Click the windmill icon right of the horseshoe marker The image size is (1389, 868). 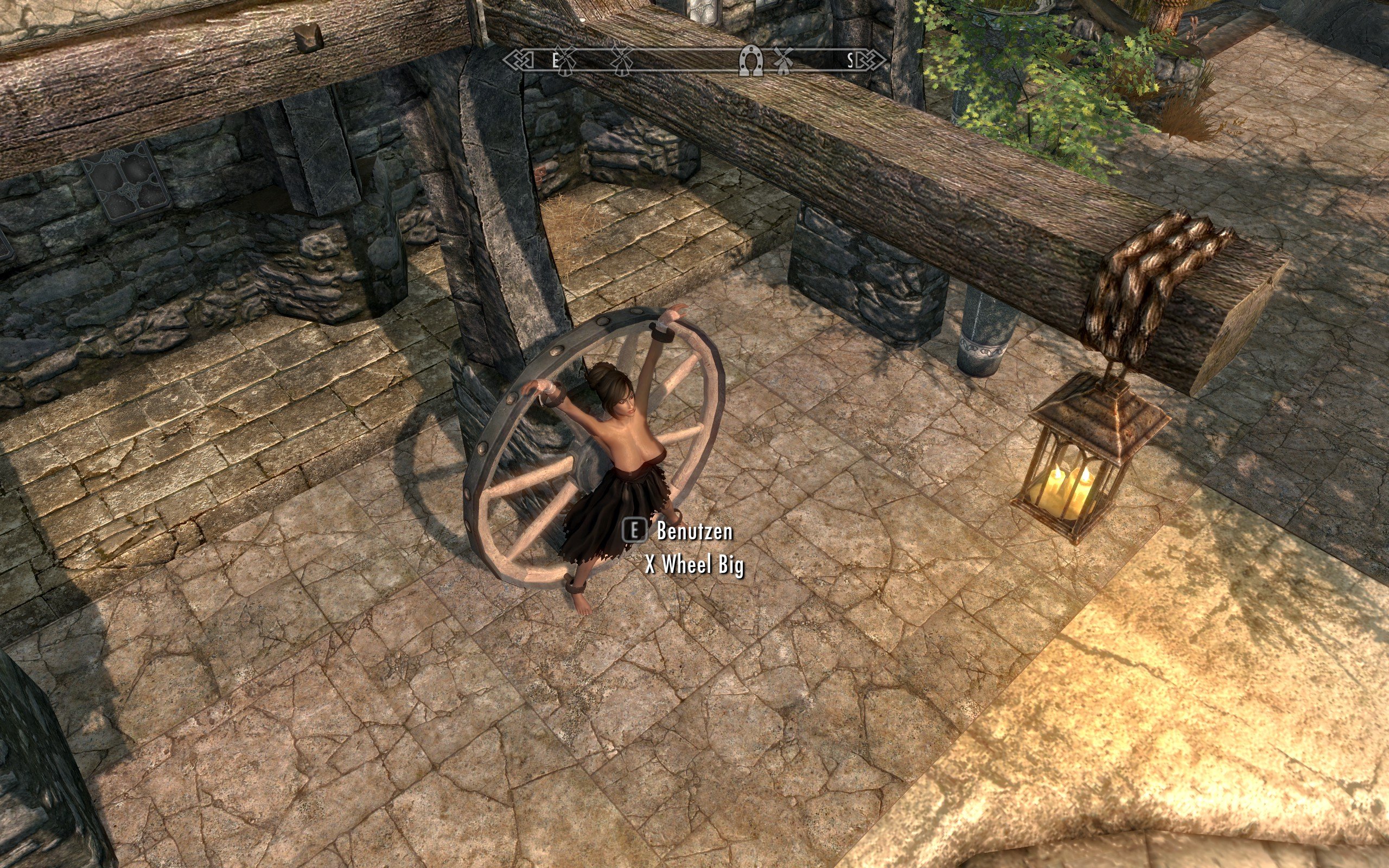click(785, 60)
